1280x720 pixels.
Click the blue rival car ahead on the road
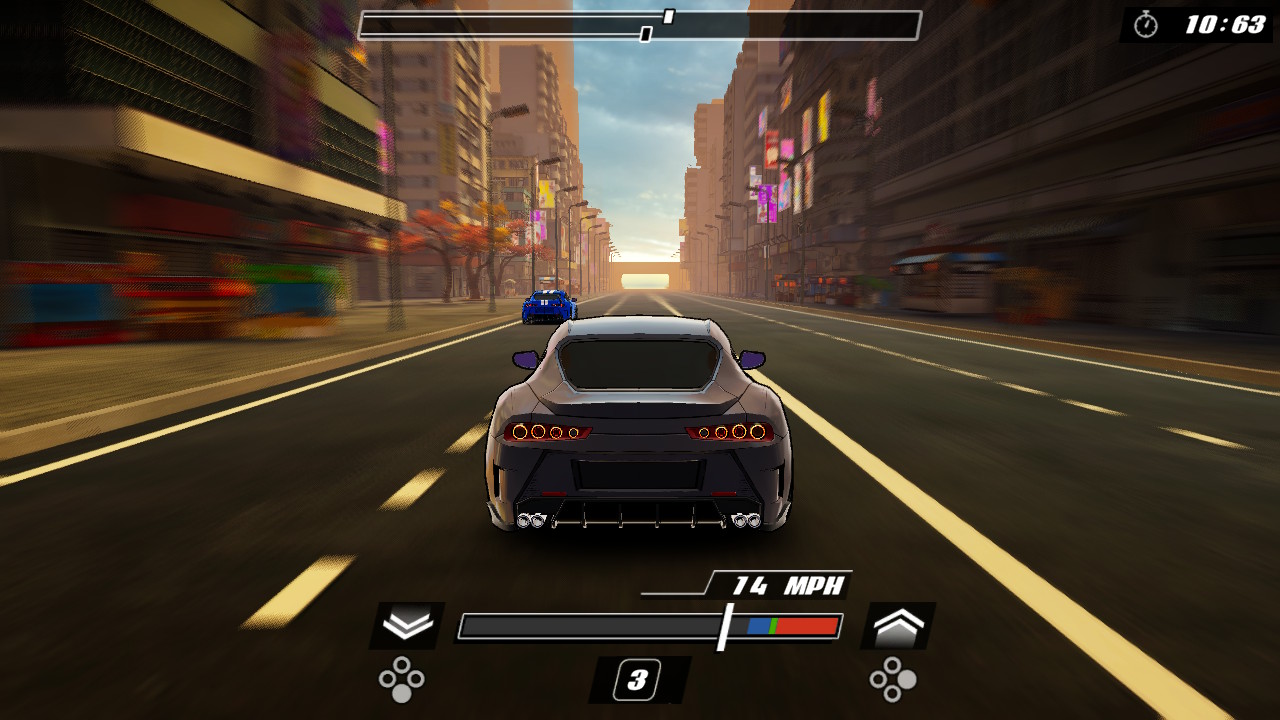549,305
